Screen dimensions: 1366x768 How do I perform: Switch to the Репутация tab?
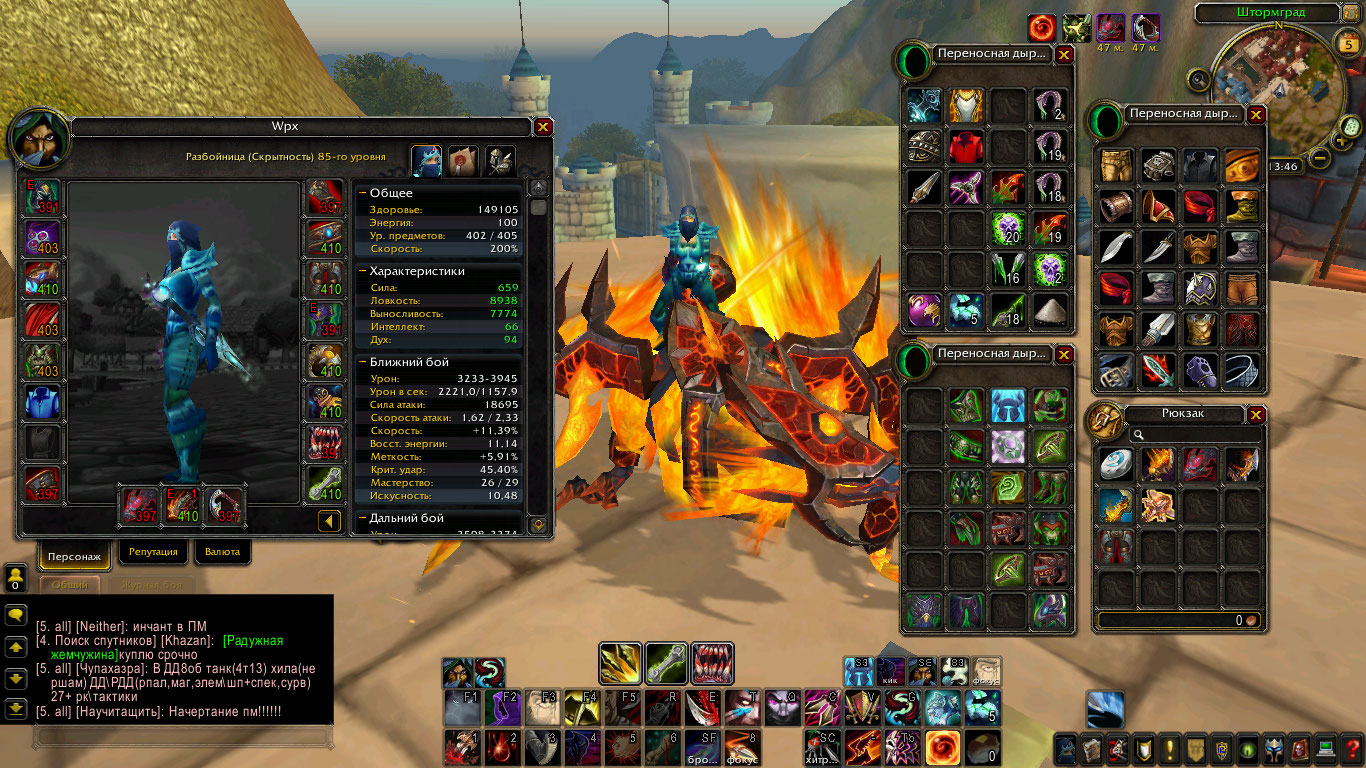coord(153,551)
